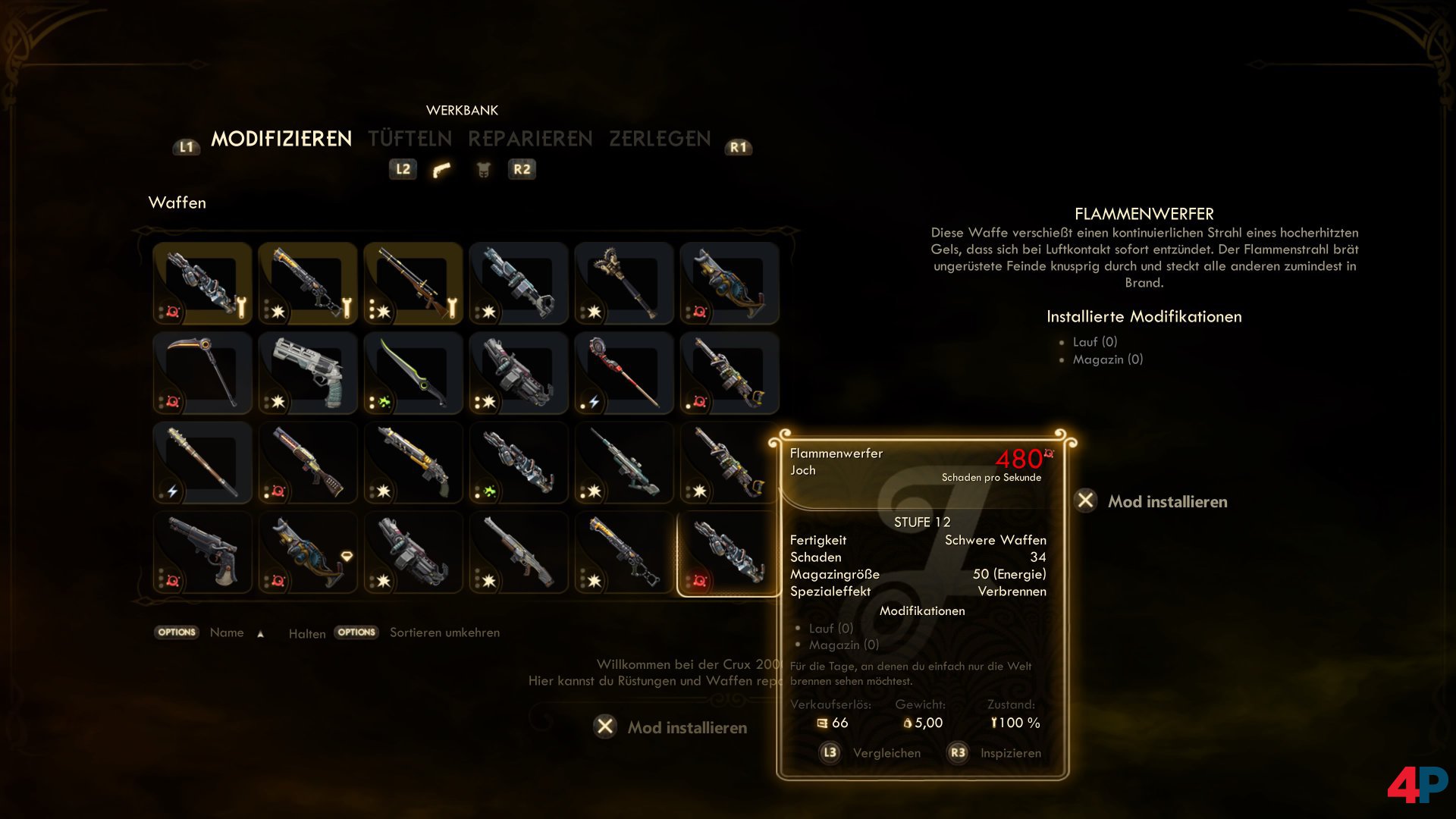The height and width of the screenshot is (819, 1456).
Task: Select the Modifizieren tab
Action: coord(281,139)
